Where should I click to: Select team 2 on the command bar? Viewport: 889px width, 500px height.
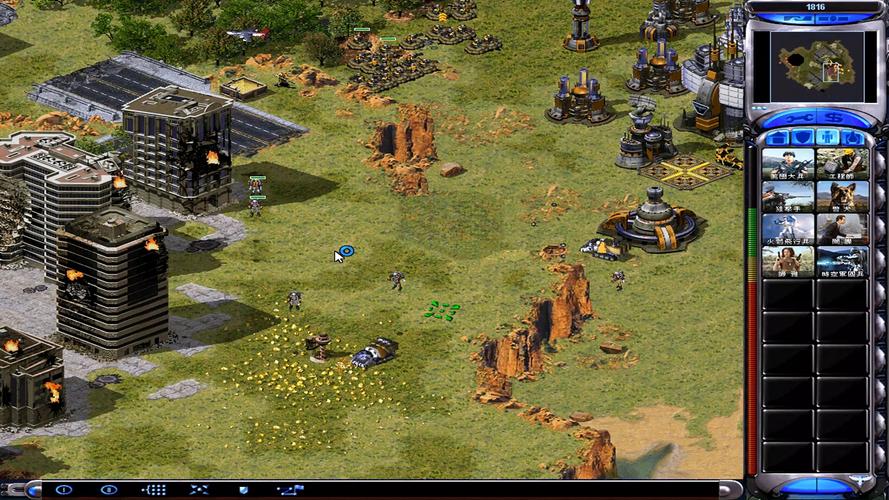109,490
